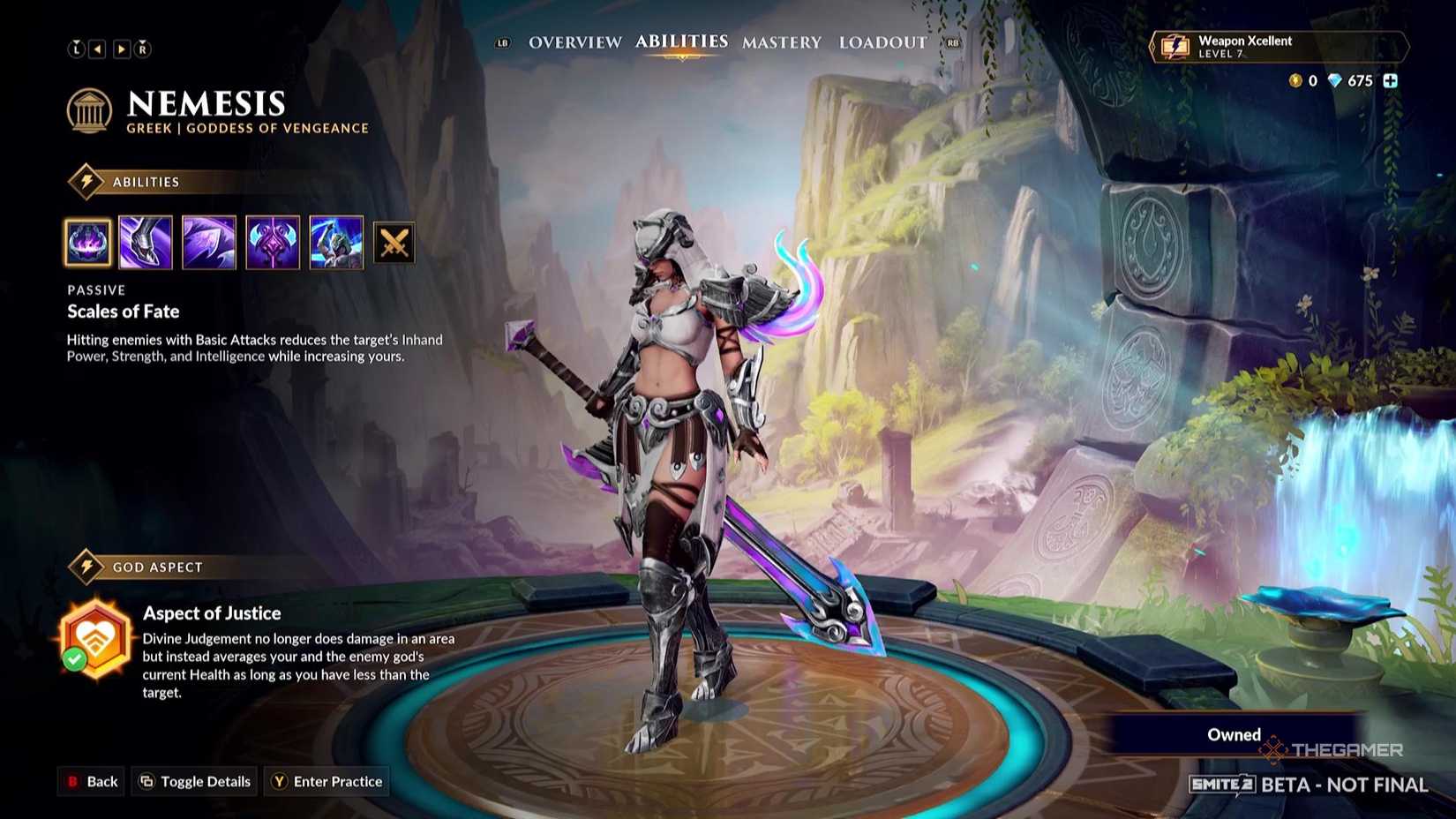
Task: Click the crossed-swords basic attack icon
Action: pyautogui.click(x=394, y=242)
